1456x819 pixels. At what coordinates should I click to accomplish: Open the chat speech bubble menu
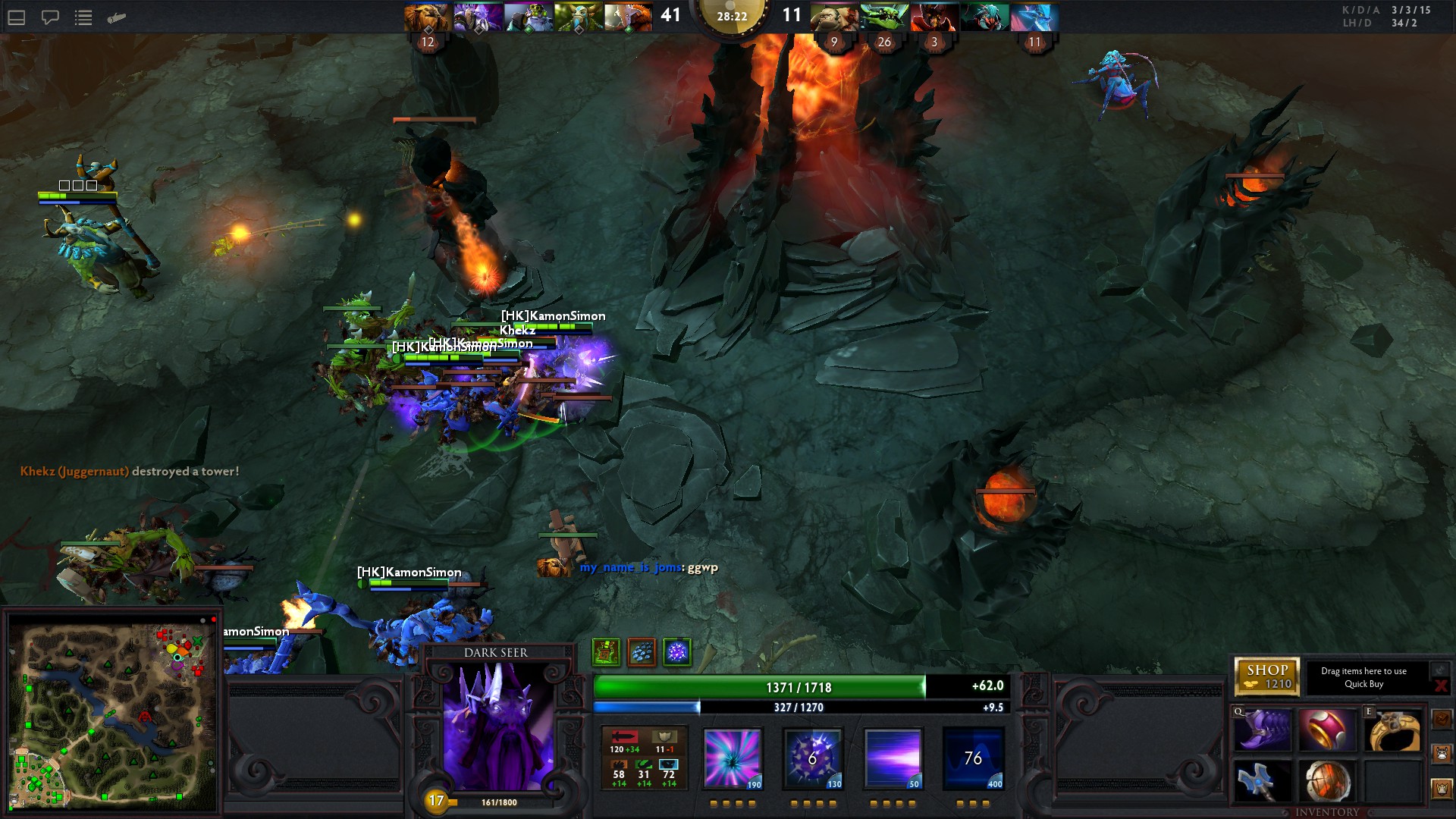[50, 17]
